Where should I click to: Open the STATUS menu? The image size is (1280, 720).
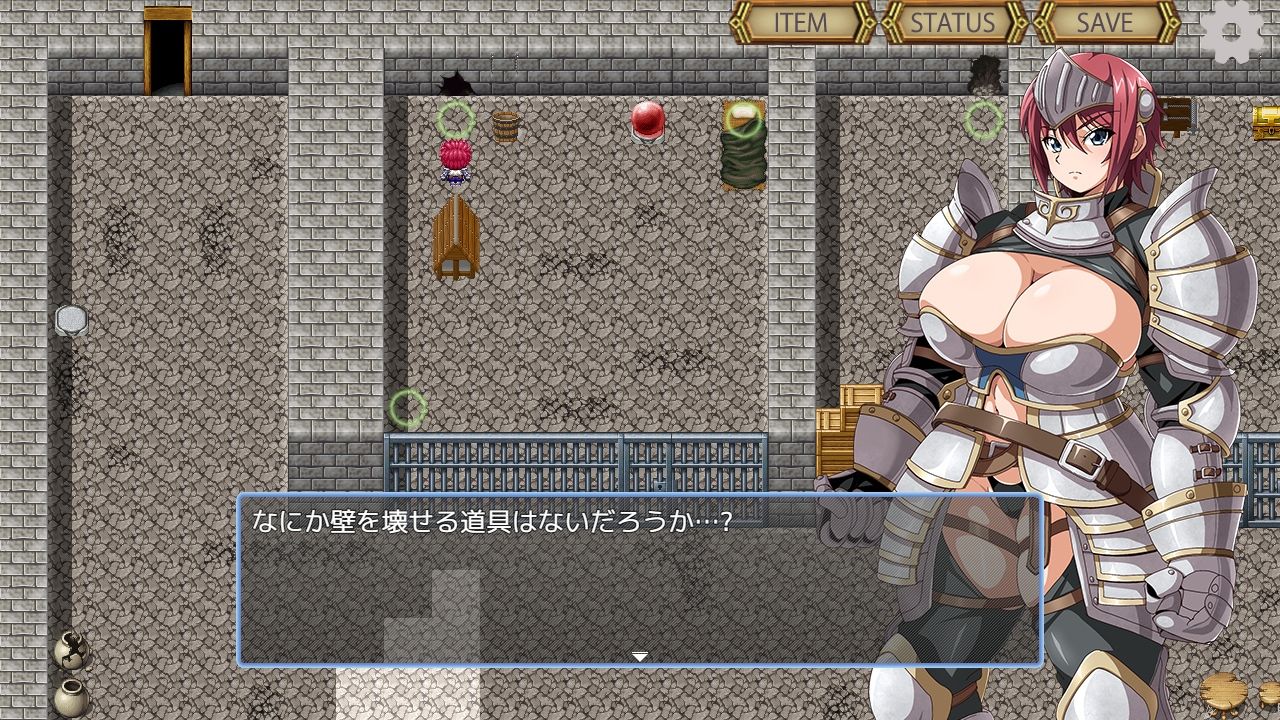954,22
